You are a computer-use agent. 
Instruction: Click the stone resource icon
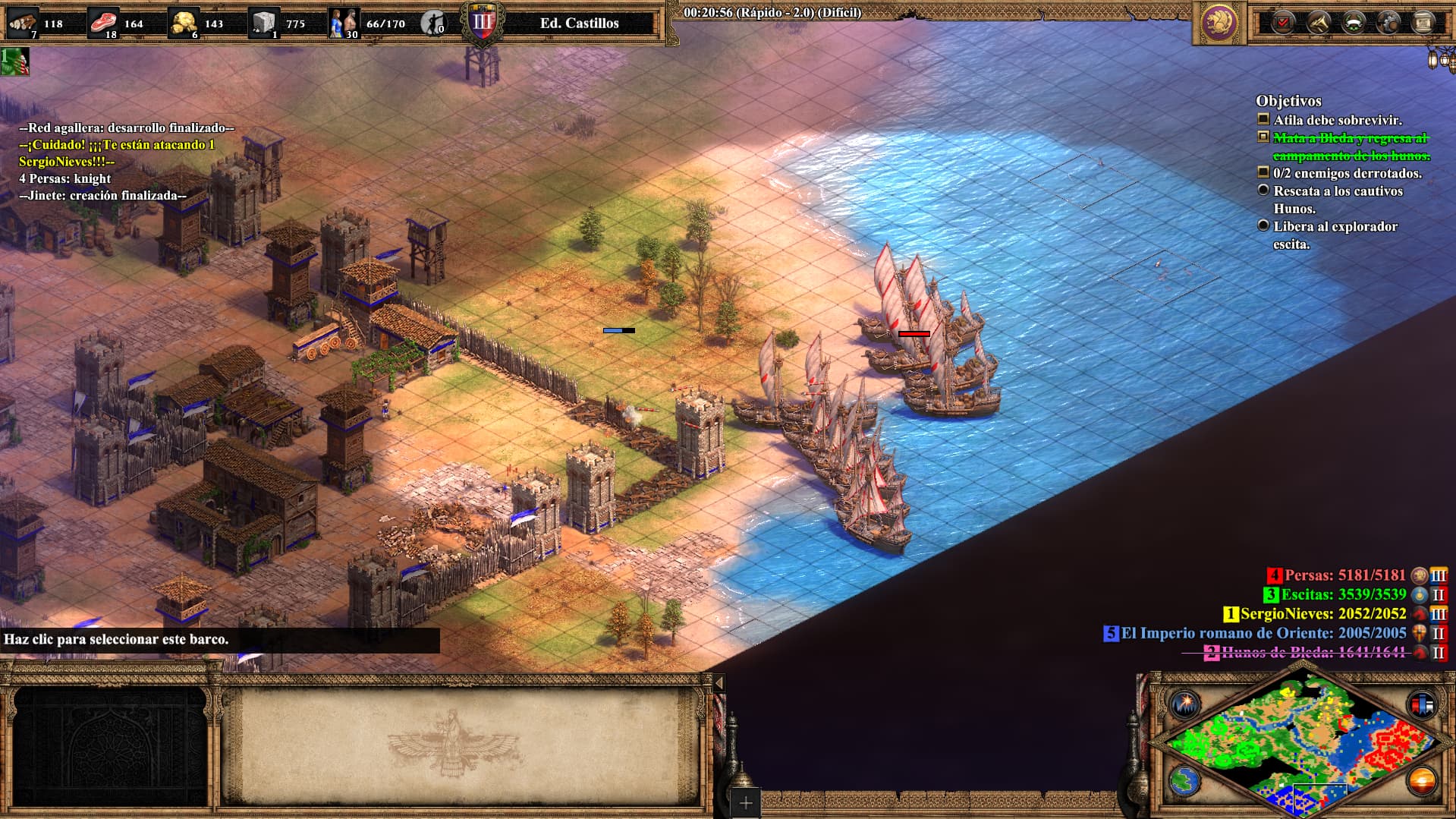click(264, 23)
